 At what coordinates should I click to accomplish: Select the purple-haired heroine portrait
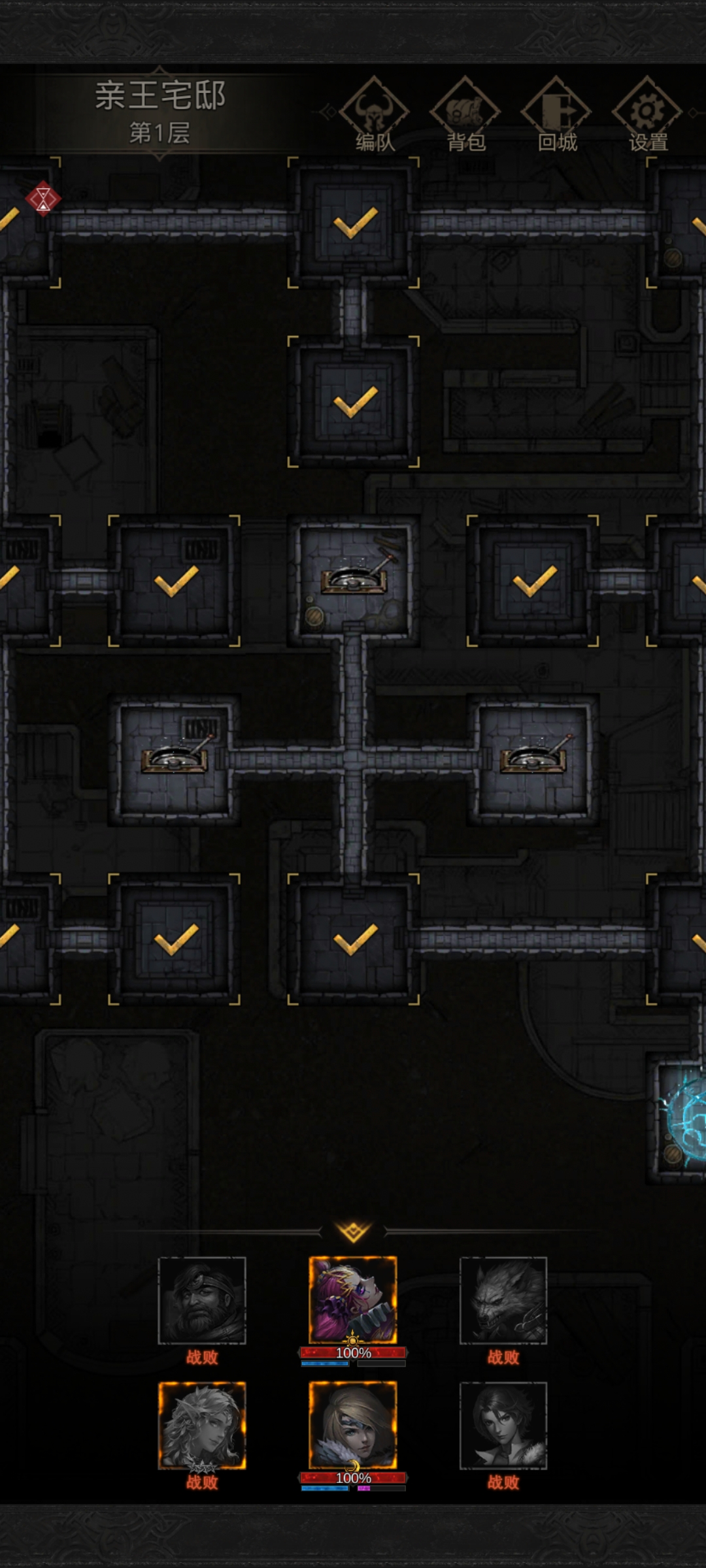click(x=353, y=1300)
